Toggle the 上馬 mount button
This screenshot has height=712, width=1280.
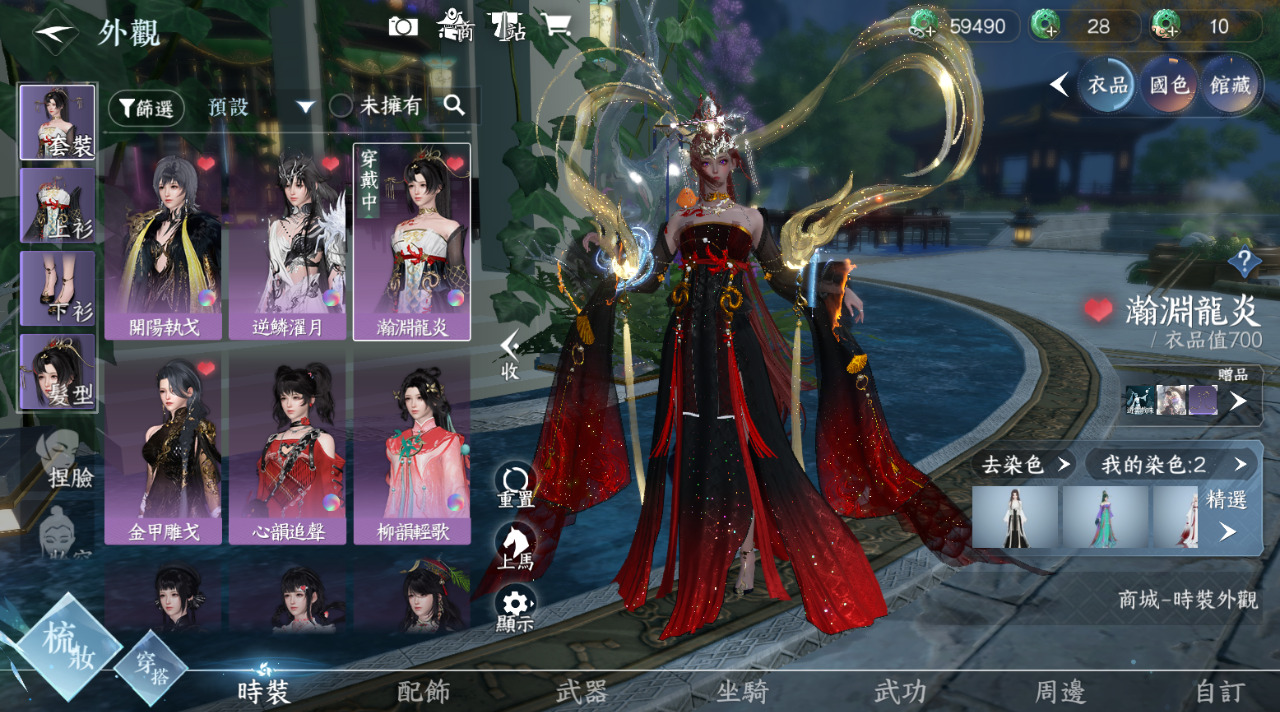pyautogui.click(x=515, y=546)
